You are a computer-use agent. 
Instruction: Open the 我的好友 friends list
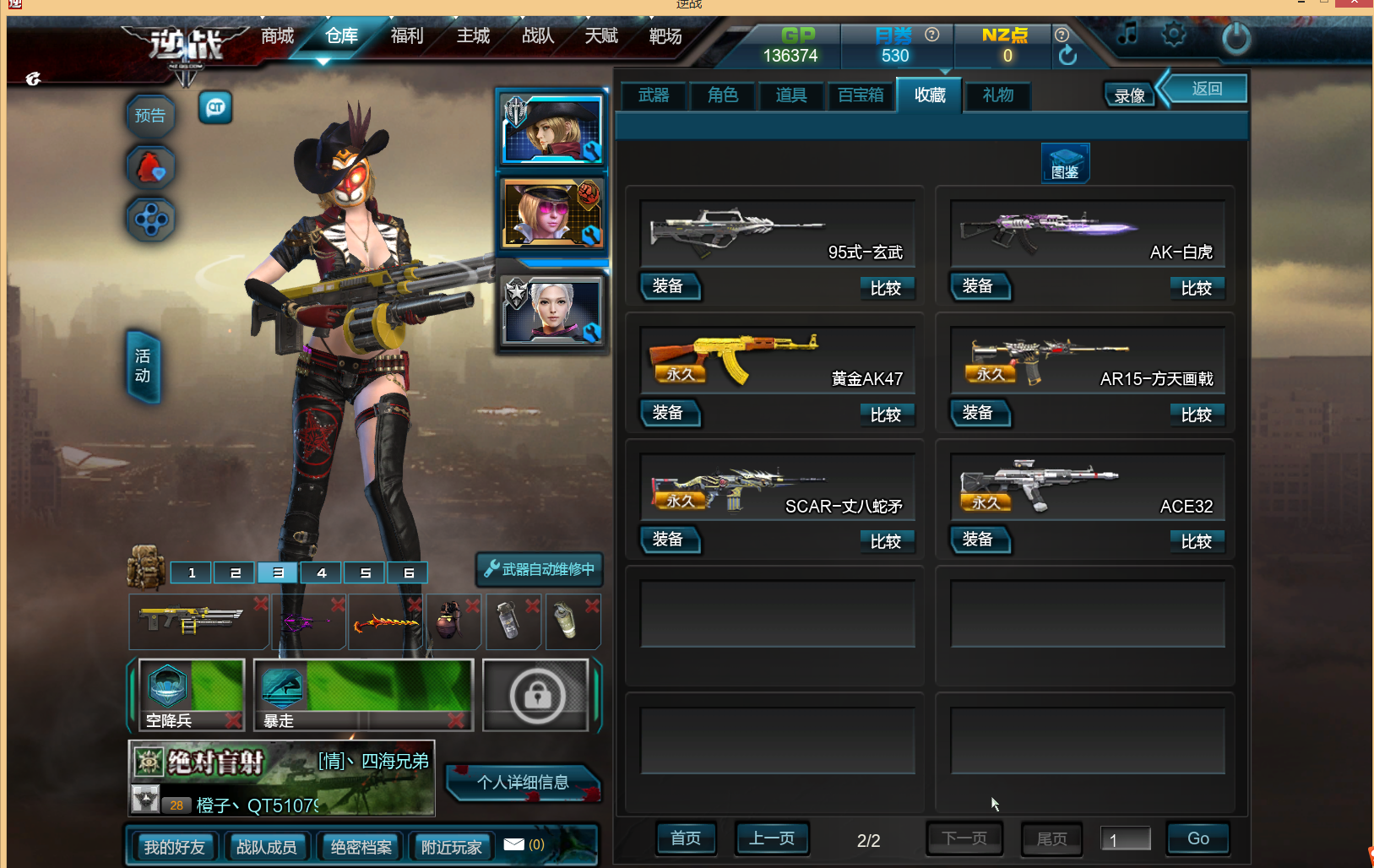[x=174, y=847]
